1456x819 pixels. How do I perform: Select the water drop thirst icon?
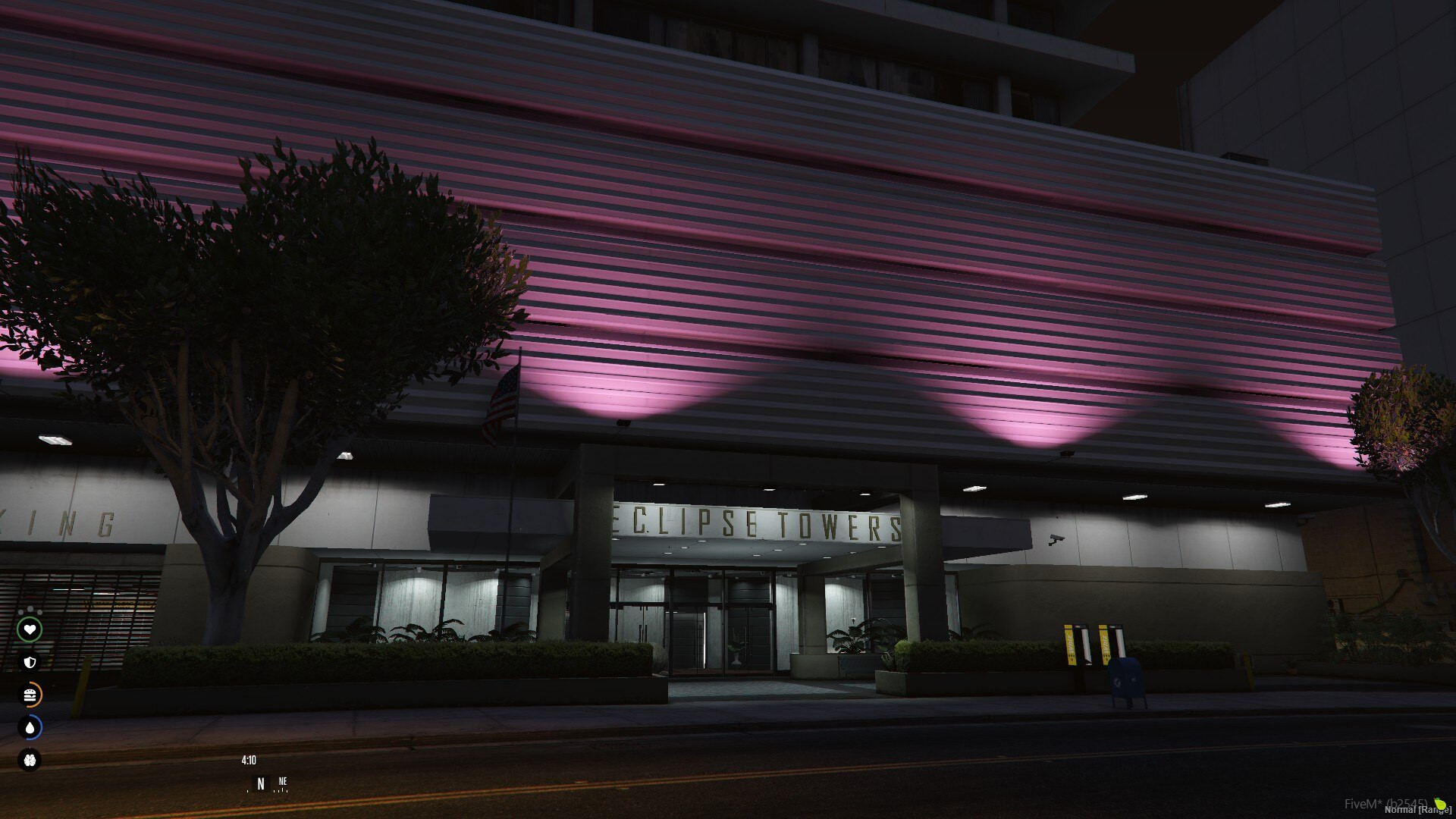tap(30, 726)
